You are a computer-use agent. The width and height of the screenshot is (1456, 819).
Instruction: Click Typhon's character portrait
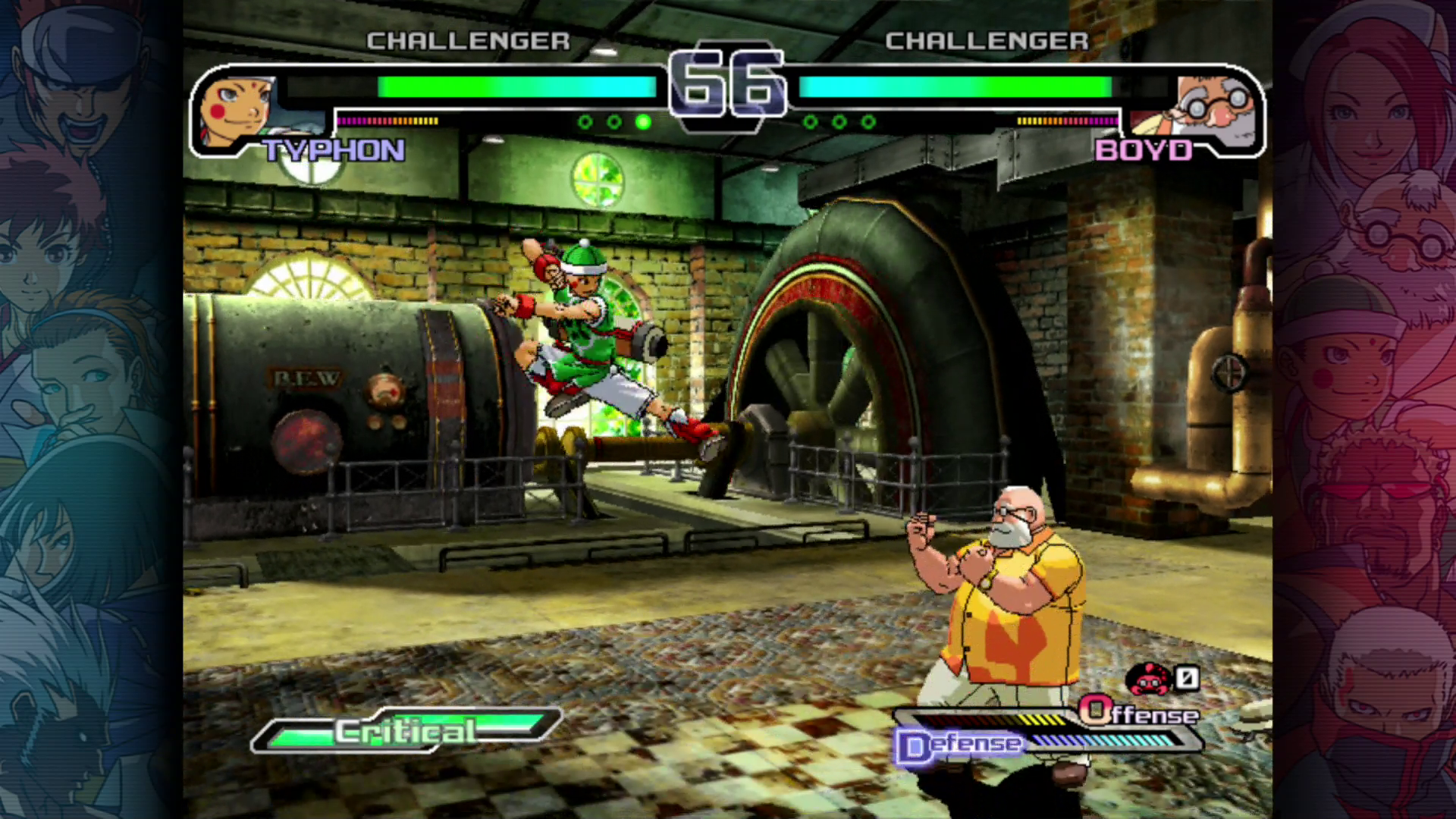click(x=237, y=111)
